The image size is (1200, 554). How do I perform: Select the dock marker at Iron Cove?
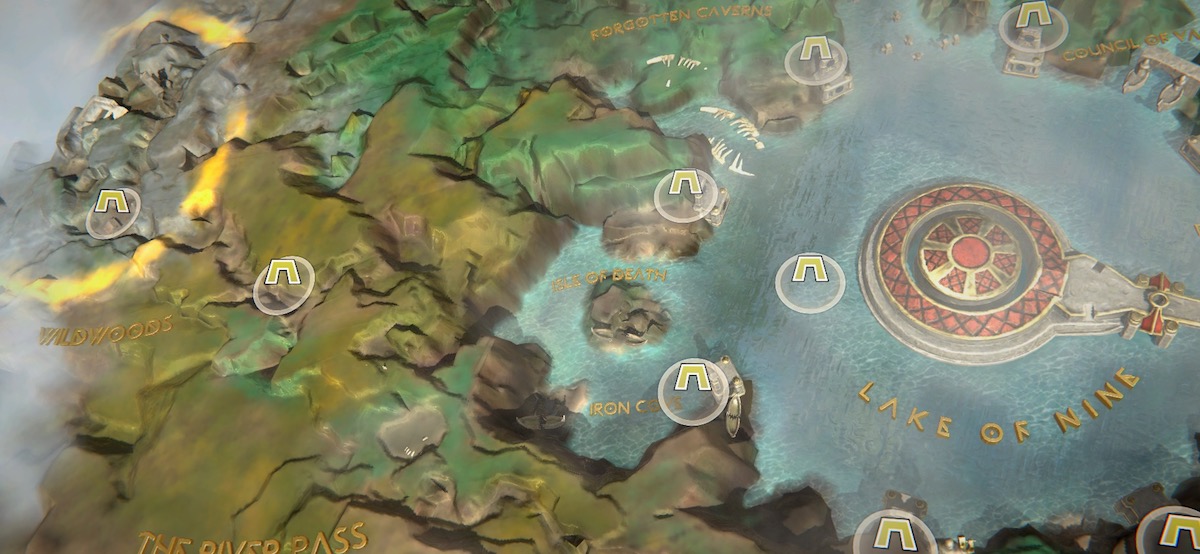(693, 386)
